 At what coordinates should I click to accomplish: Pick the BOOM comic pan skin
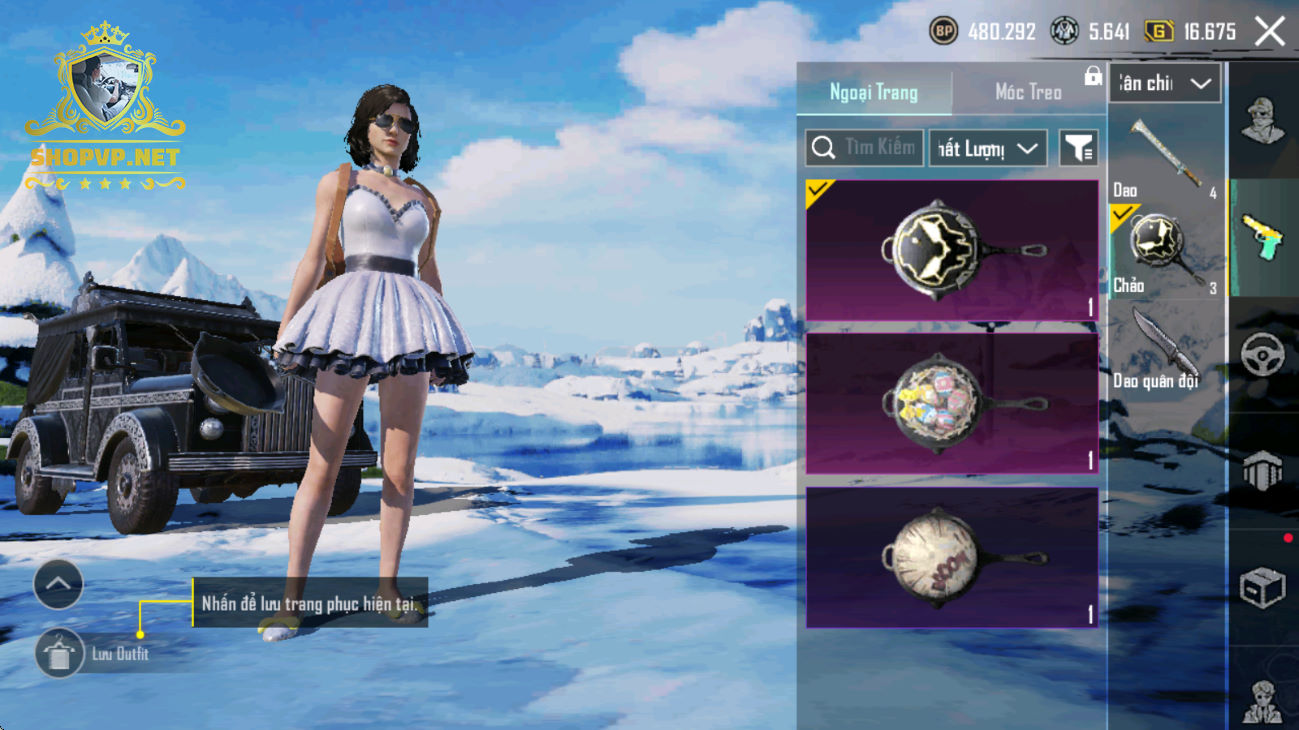coord(951,558)
